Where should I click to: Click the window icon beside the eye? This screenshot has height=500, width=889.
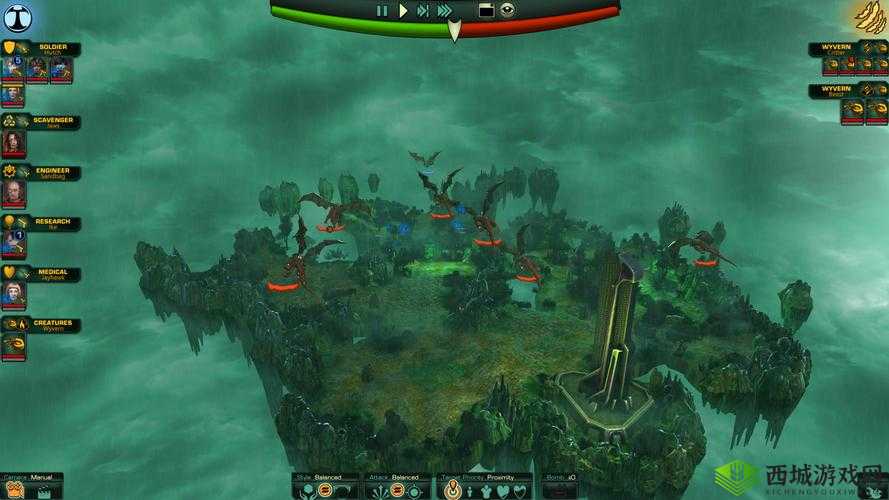coord(486,11)
